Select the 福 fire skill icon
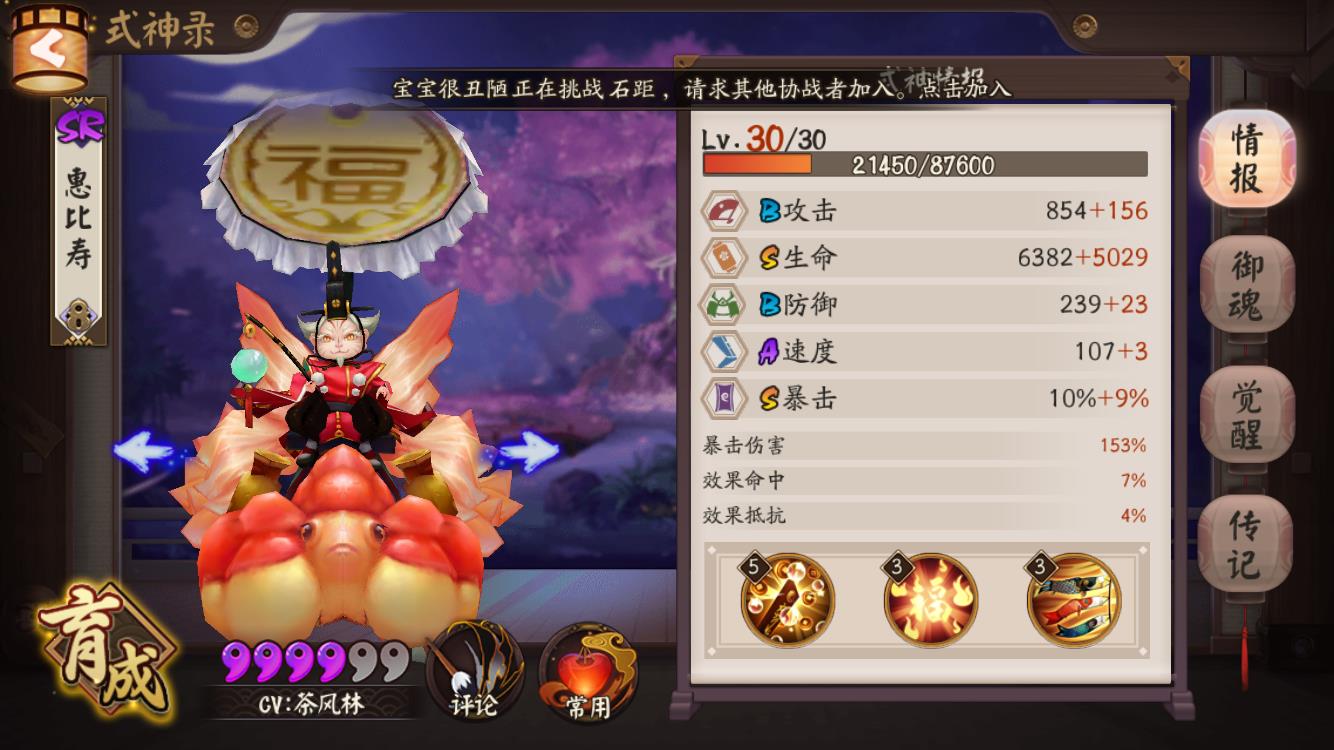1334x750 pixels. click(930, 600)
